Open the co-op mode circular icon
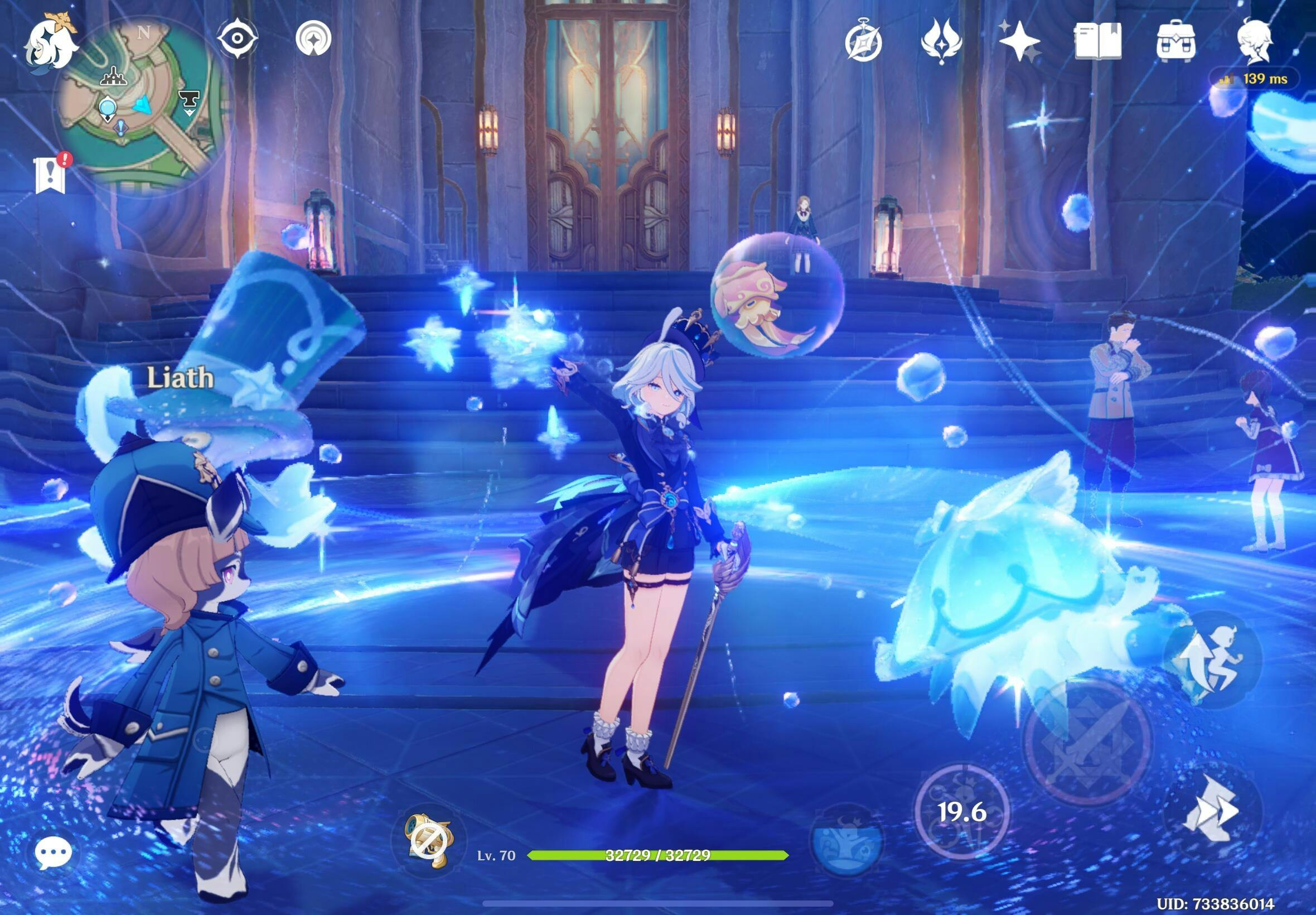Image resolution: width=1316 pixels, height=915 pixels. click(313, 38)
